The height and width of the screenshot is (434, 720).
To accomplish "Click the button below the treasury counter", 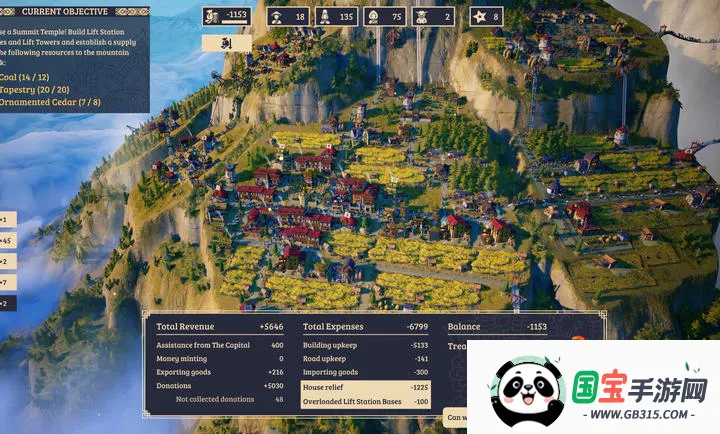I will tap(226, 43).
